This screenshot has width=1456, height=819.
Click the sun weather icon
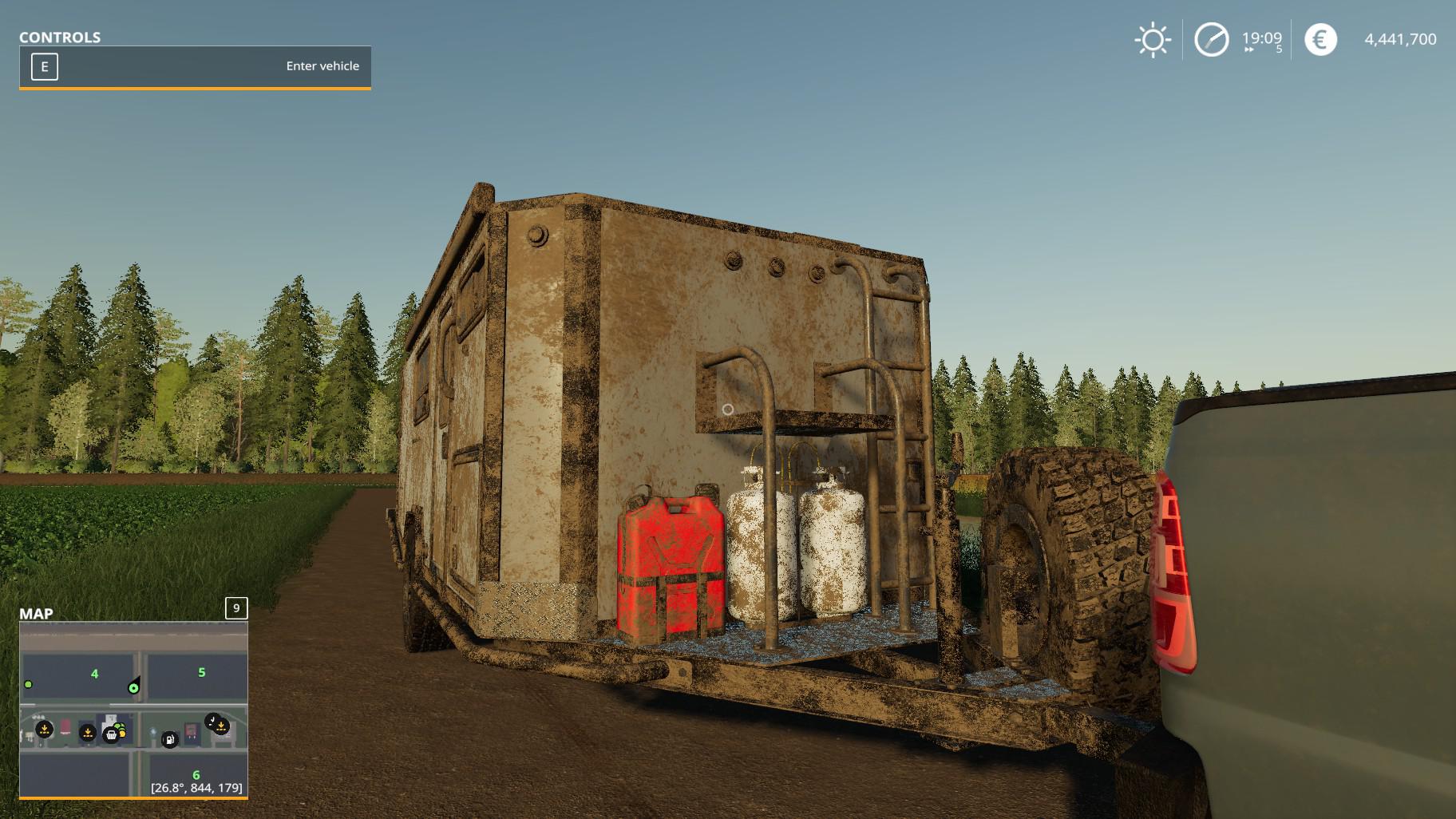coord(1152,40)
